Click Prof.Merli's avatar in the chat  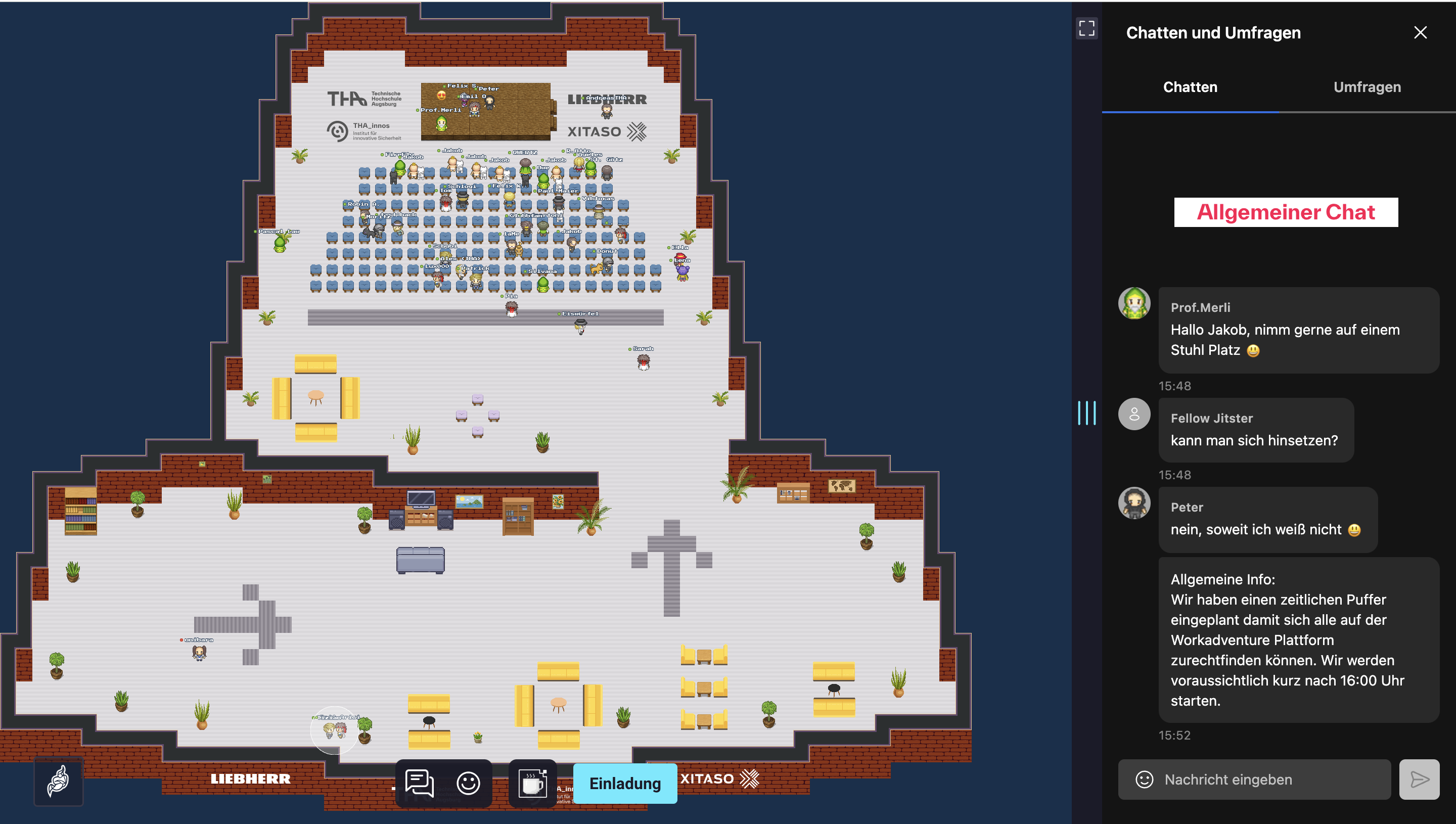pyautogui.click(x=1134, y=303)
